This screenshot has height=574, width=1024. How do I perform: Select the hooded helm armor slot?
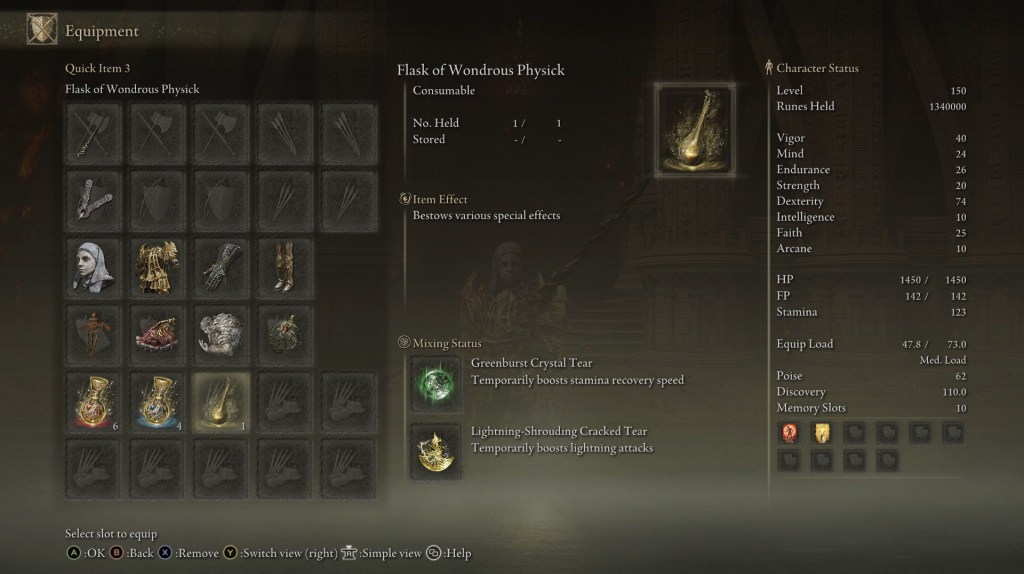(93, 266)
